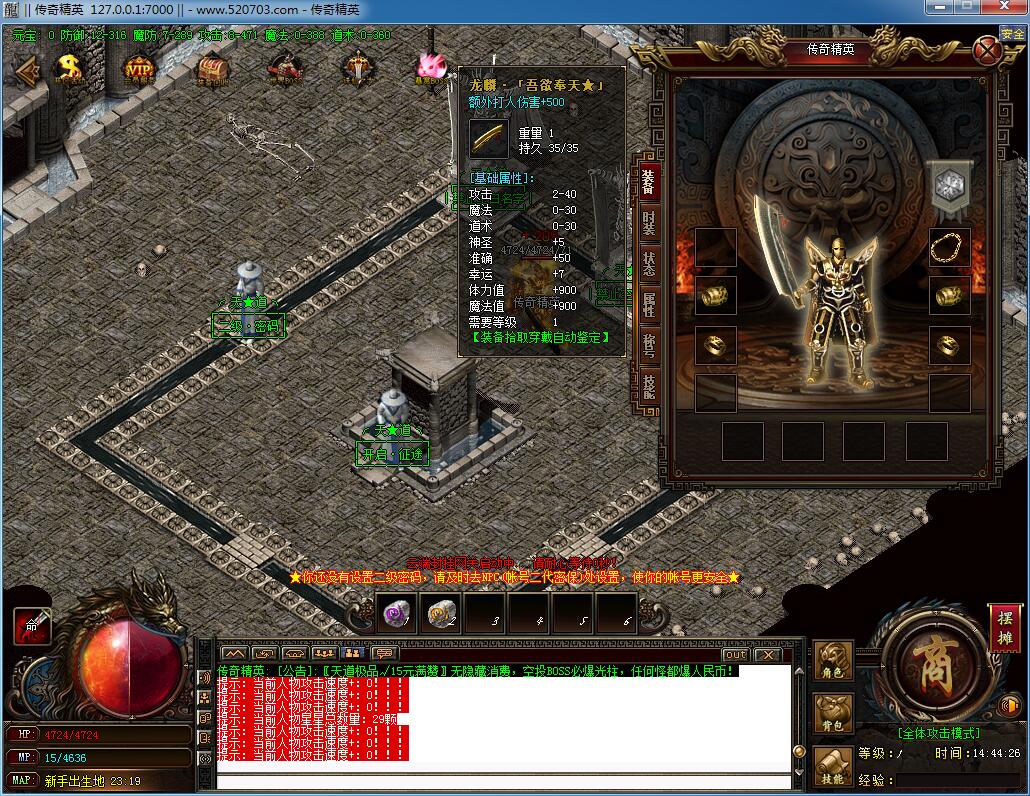
Task: Click the gold dollar sign icon
Action: [69, 68]
